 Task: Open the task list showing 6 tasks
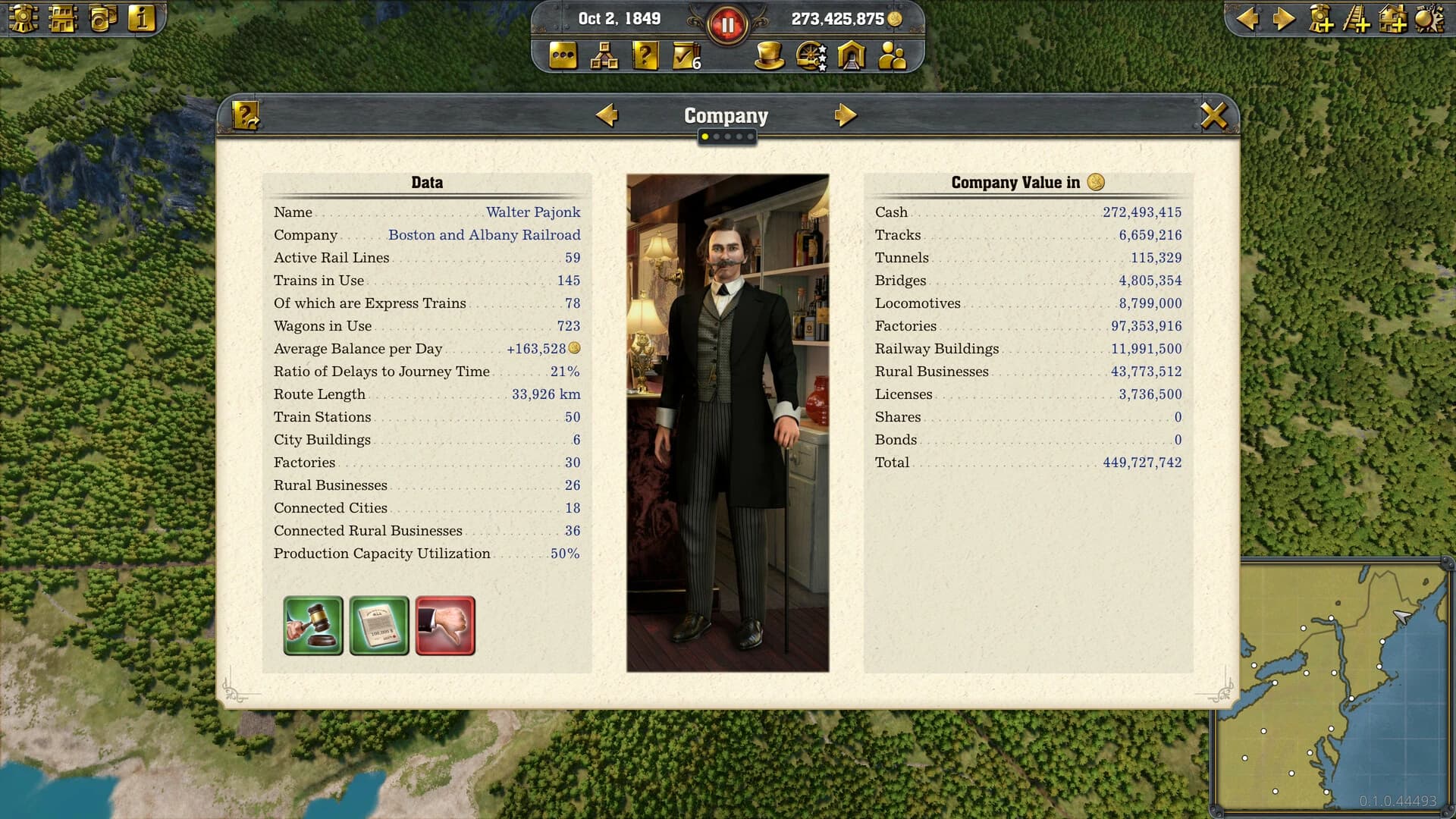685,55
